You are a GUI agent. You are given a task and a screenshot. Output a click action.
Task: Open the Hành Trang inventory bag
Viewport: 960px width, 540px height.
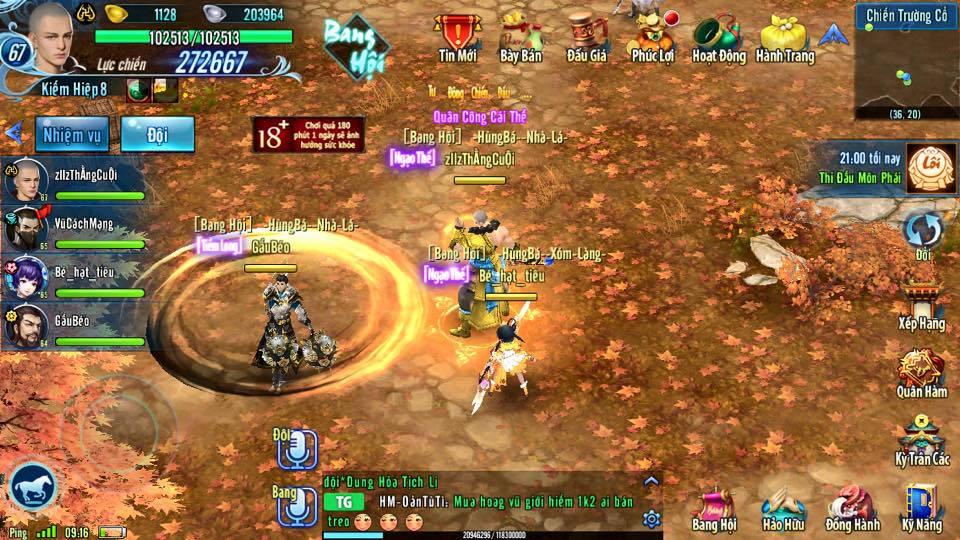[x=785, y=37]
